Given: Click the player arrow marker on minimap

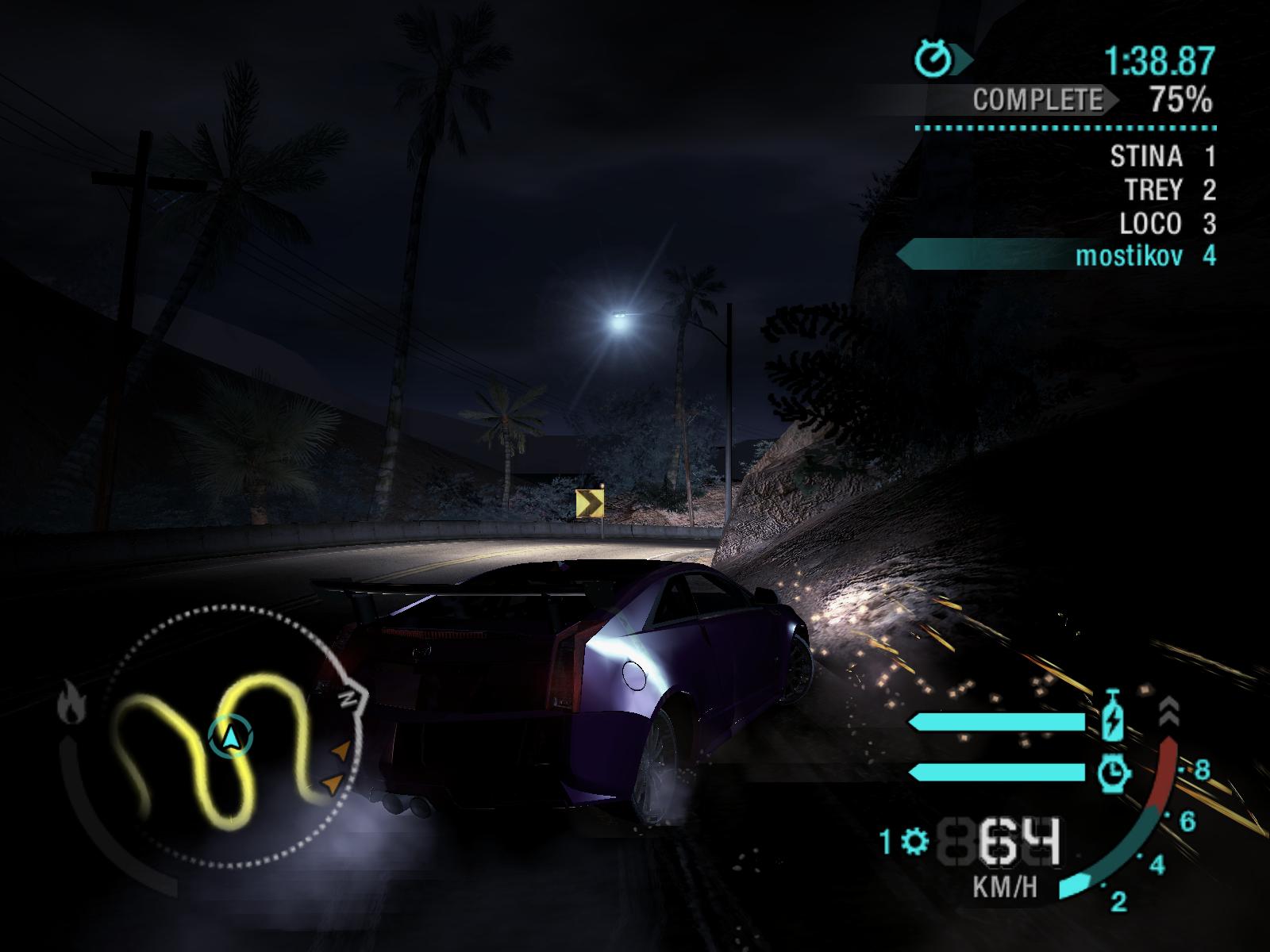Looking at the screenshot, I should pyautogui.click(x=231, y=738).
